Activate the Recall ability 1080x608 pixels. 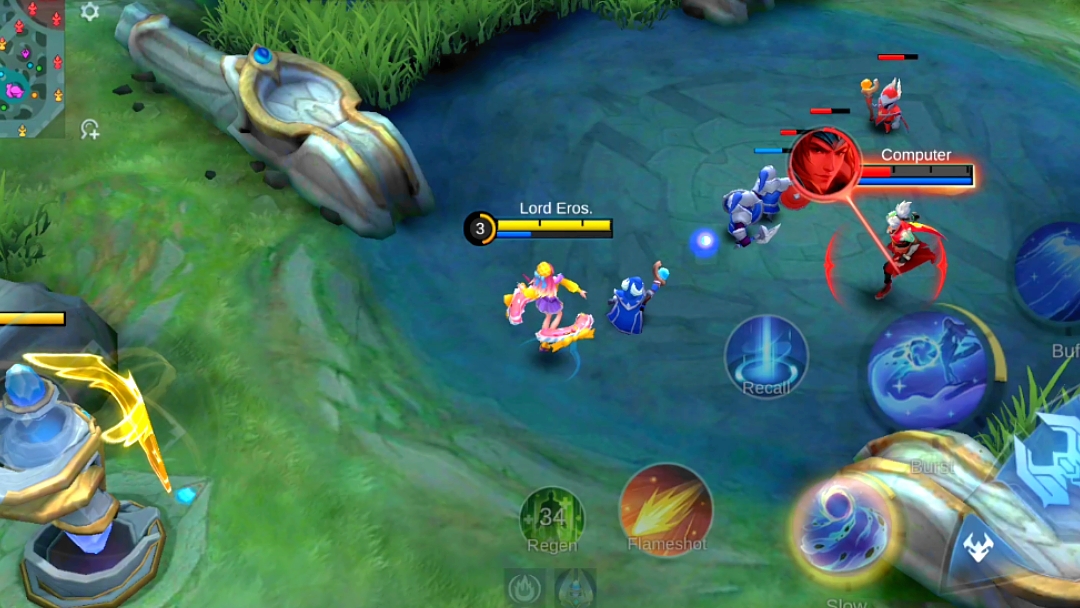click(x=766, y=357)
